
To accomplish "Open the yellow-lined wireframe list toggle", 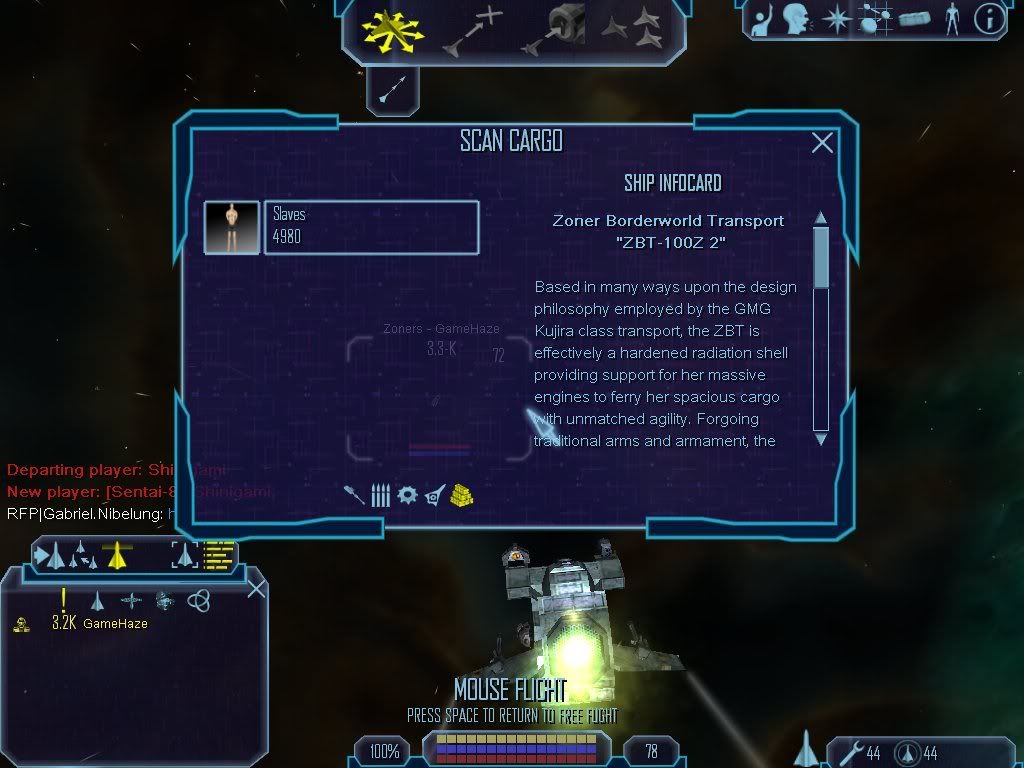I will pos(219,554).
